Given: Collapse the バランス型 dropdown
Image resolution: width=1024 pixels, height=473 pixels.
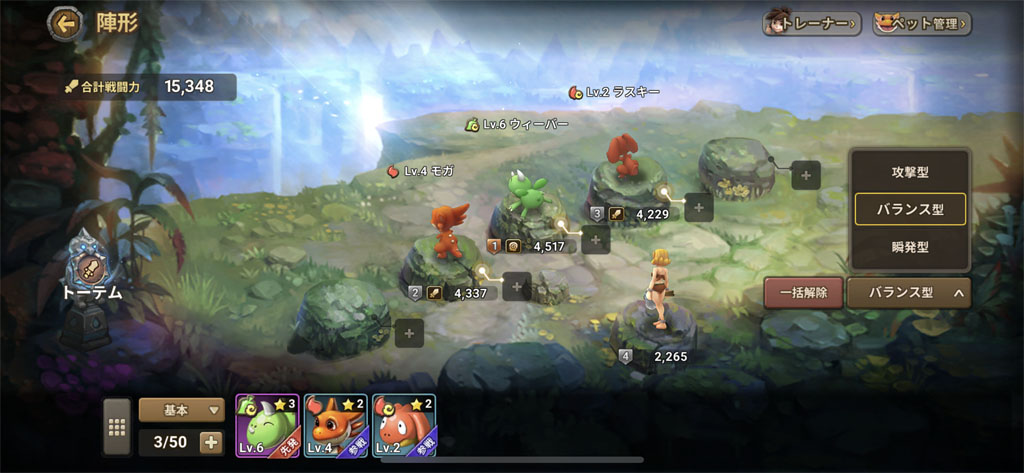Looking at the screenshot, I should coord(908,293).
